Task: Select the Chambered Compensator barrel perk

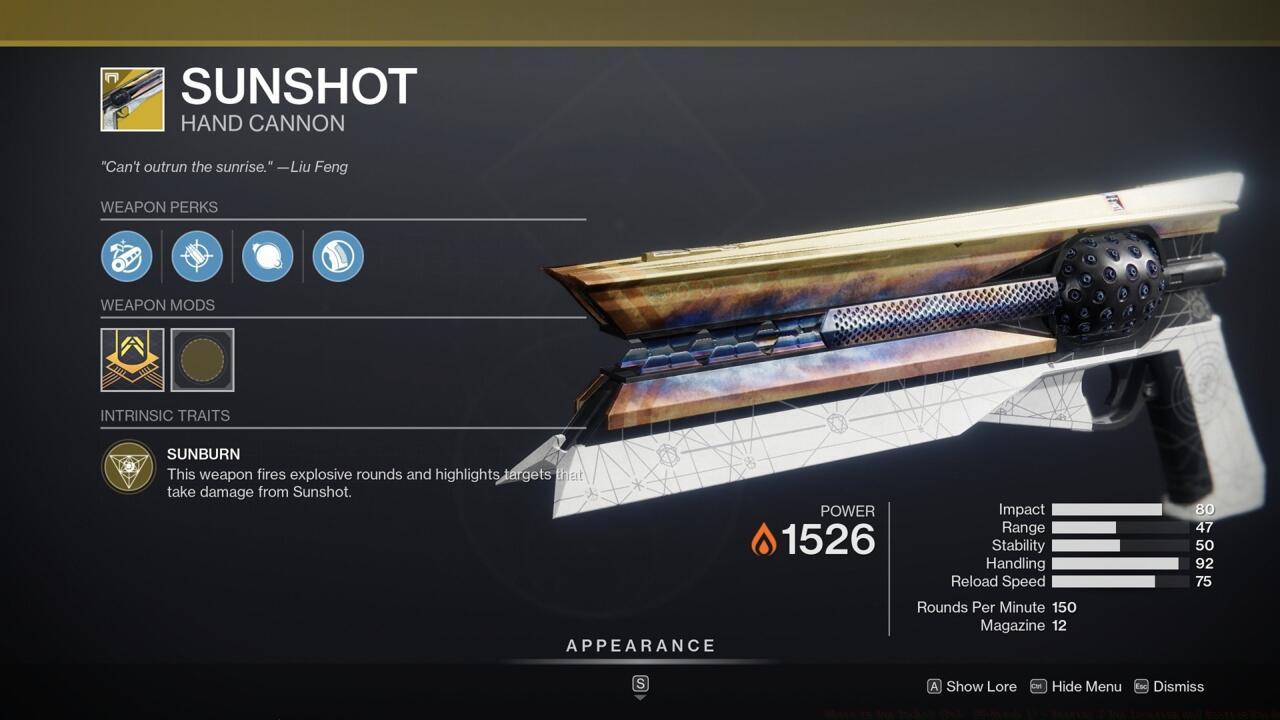Action: [128, 256]
